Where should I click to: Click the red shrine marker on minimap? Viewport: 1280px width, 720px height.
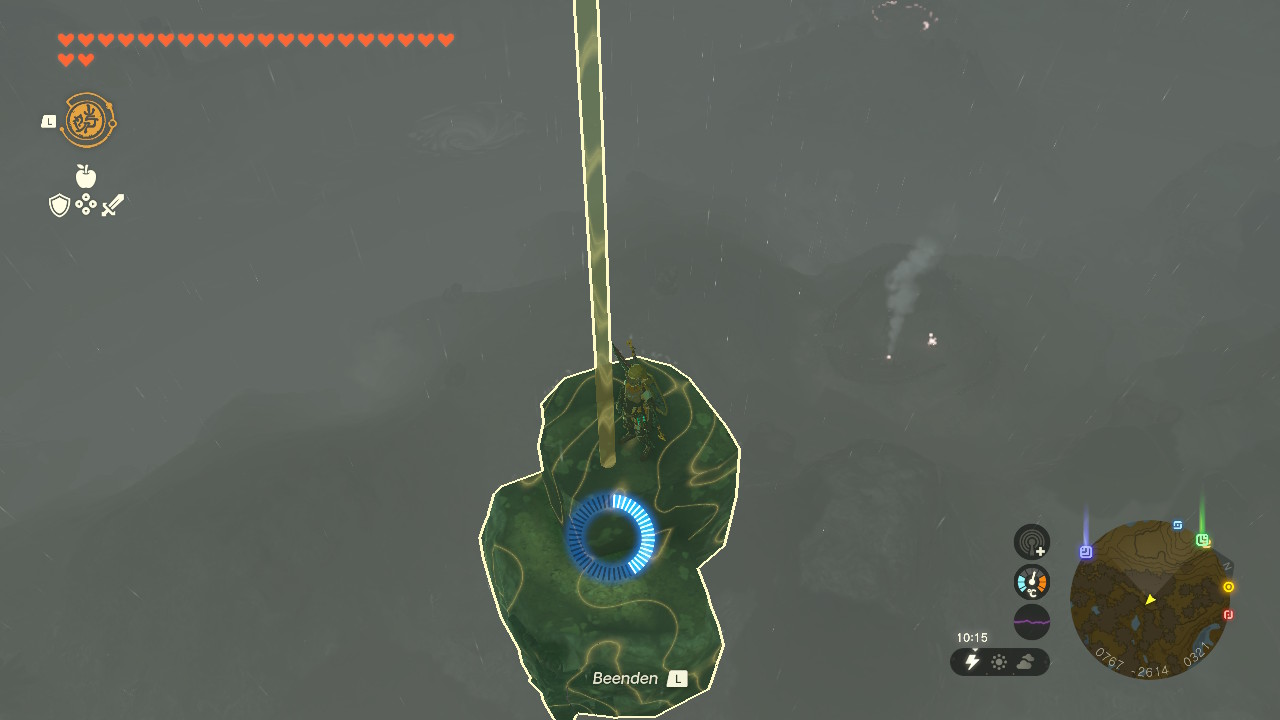click(x=1229, y=615)
